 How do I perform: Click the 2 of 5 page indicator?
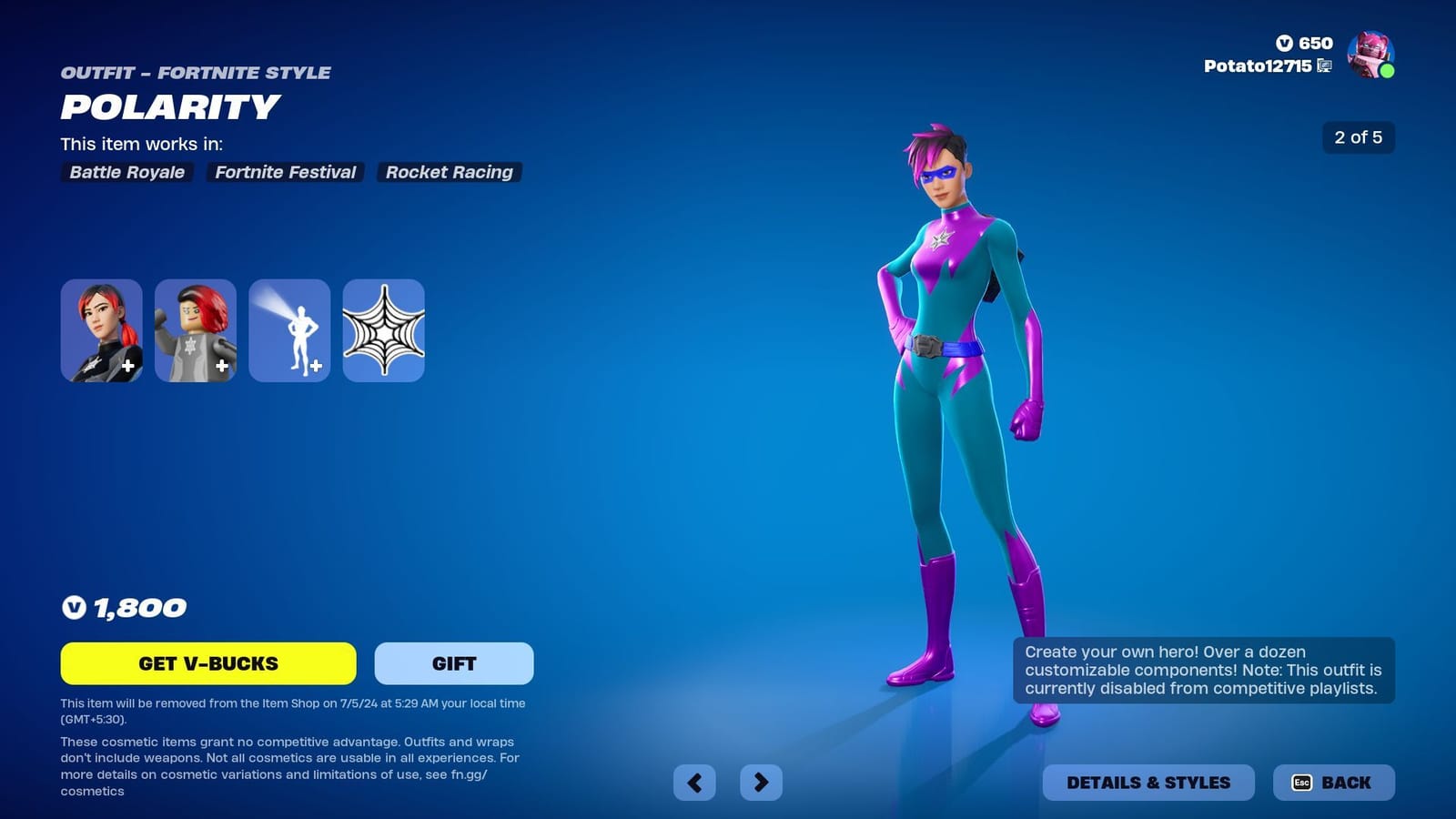pos(1357,138)
